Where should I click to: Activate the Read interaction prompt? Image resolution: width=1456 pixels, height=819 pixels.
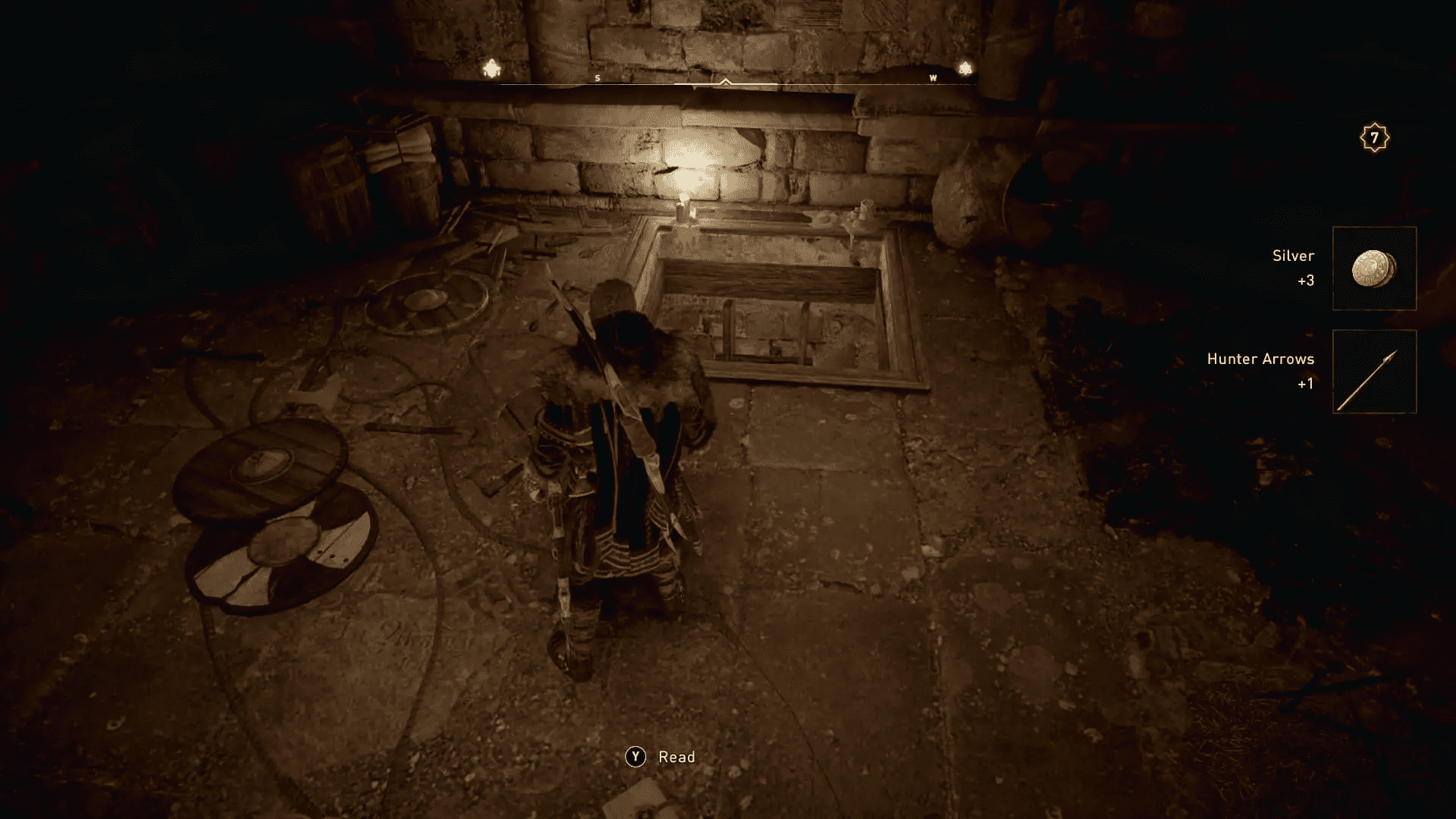pyautogui.click(x=635, y=756)
